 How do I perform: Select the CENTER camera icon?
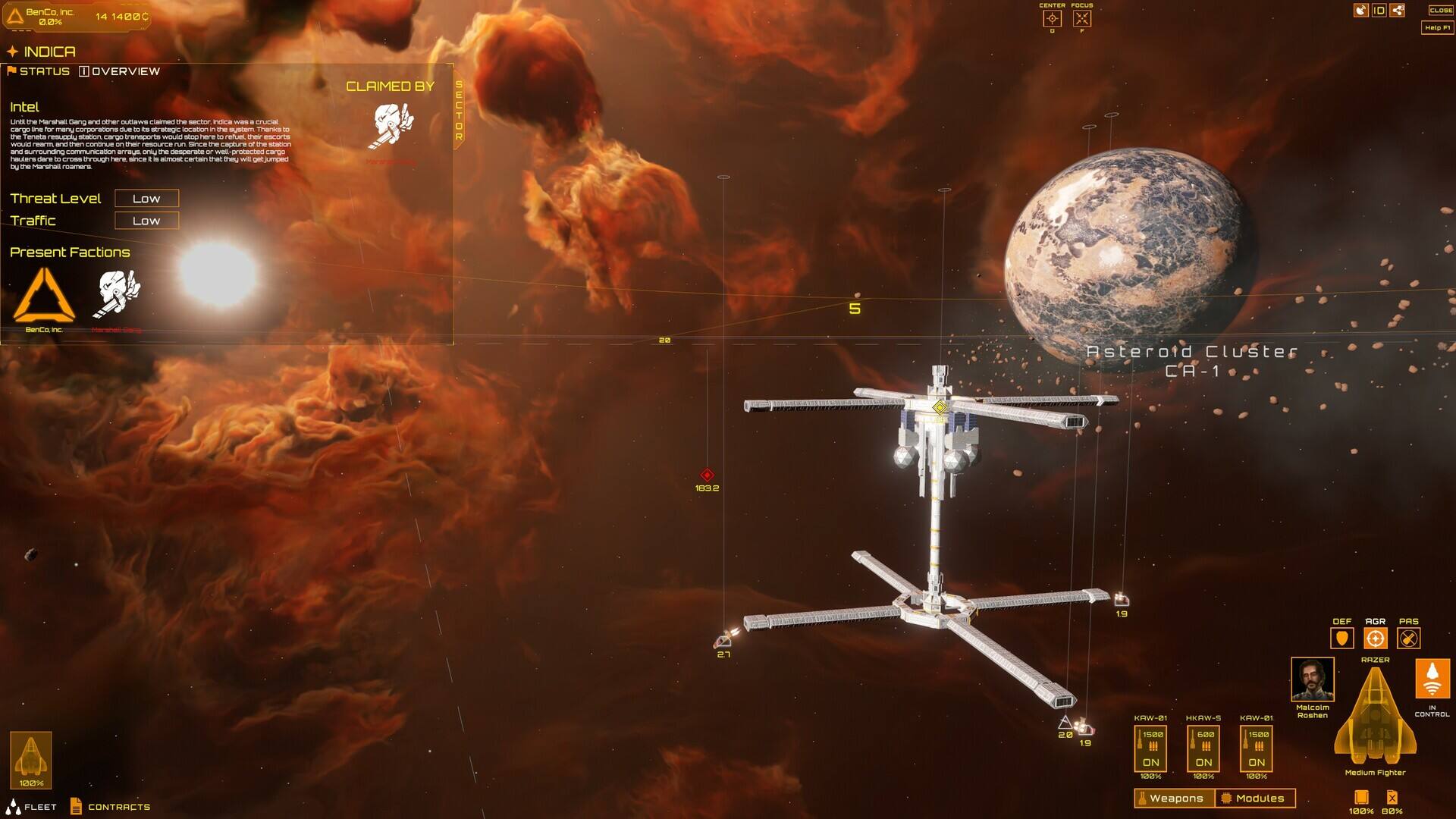pyautogui.click(x=1053, y=19)
